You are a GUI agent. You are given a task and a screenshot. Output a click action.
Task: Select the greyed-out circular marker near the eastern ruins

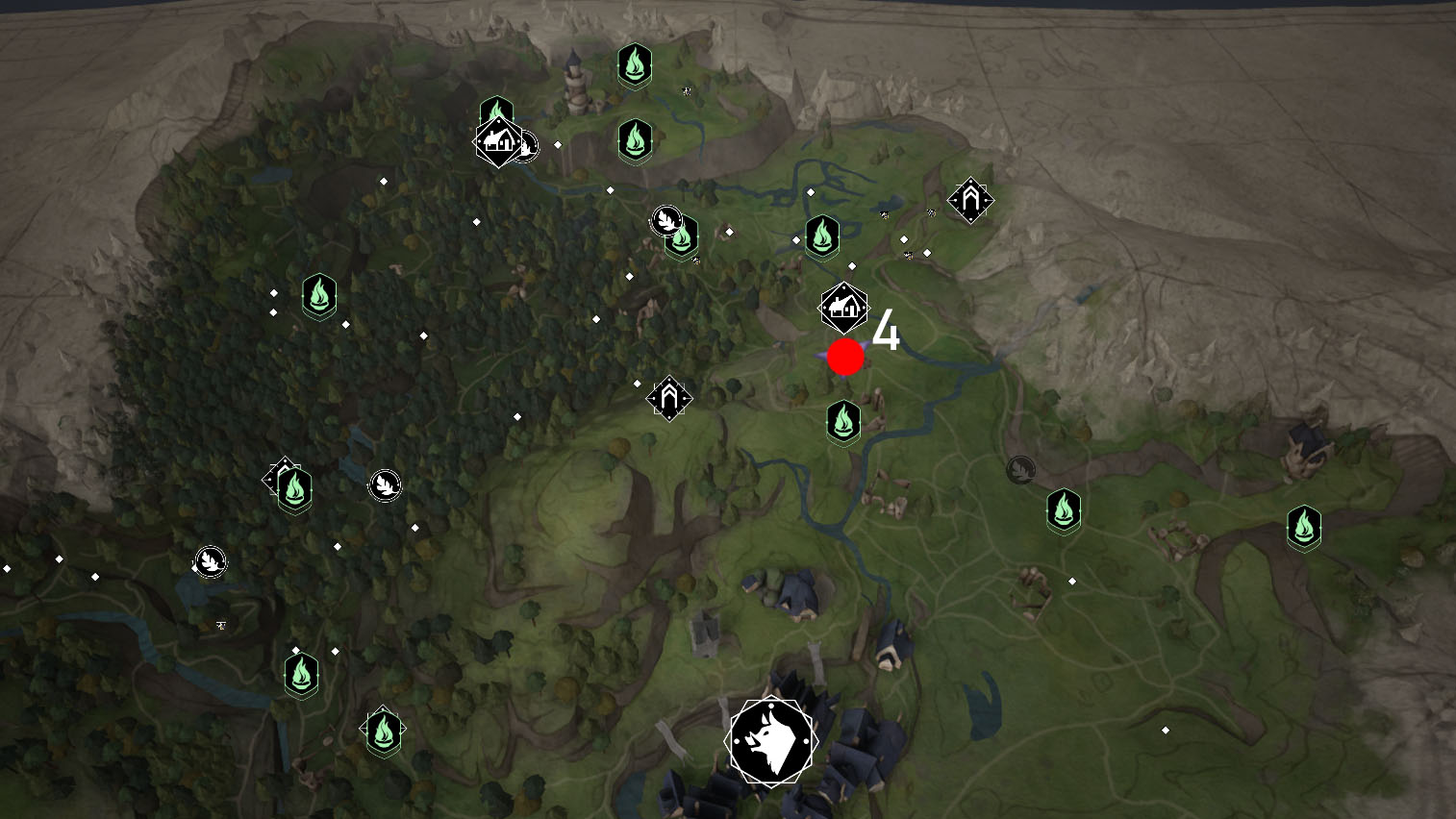1020,470
